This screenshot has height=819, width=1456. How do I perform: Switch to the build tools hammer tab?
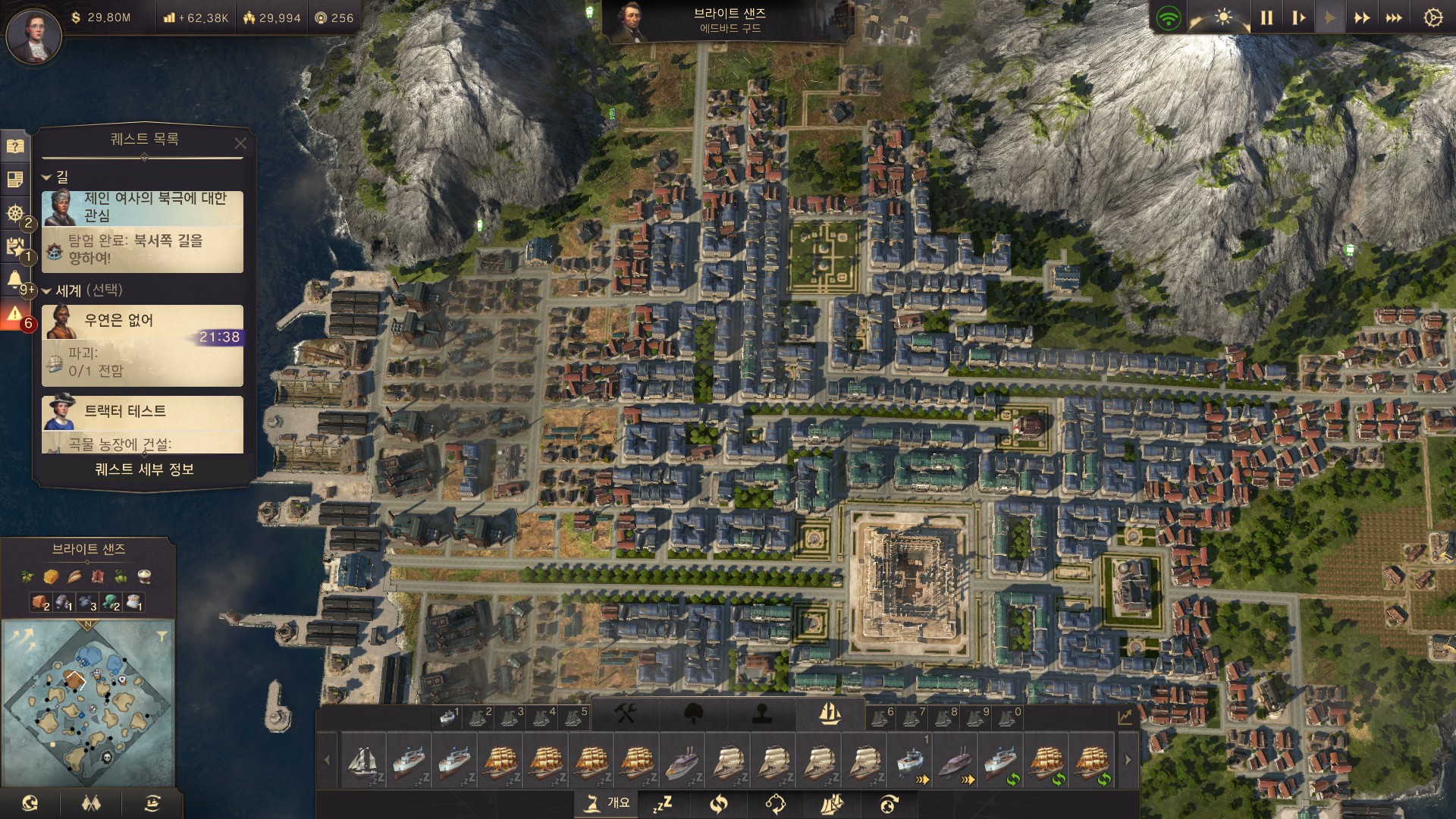[x=626, y=714]
